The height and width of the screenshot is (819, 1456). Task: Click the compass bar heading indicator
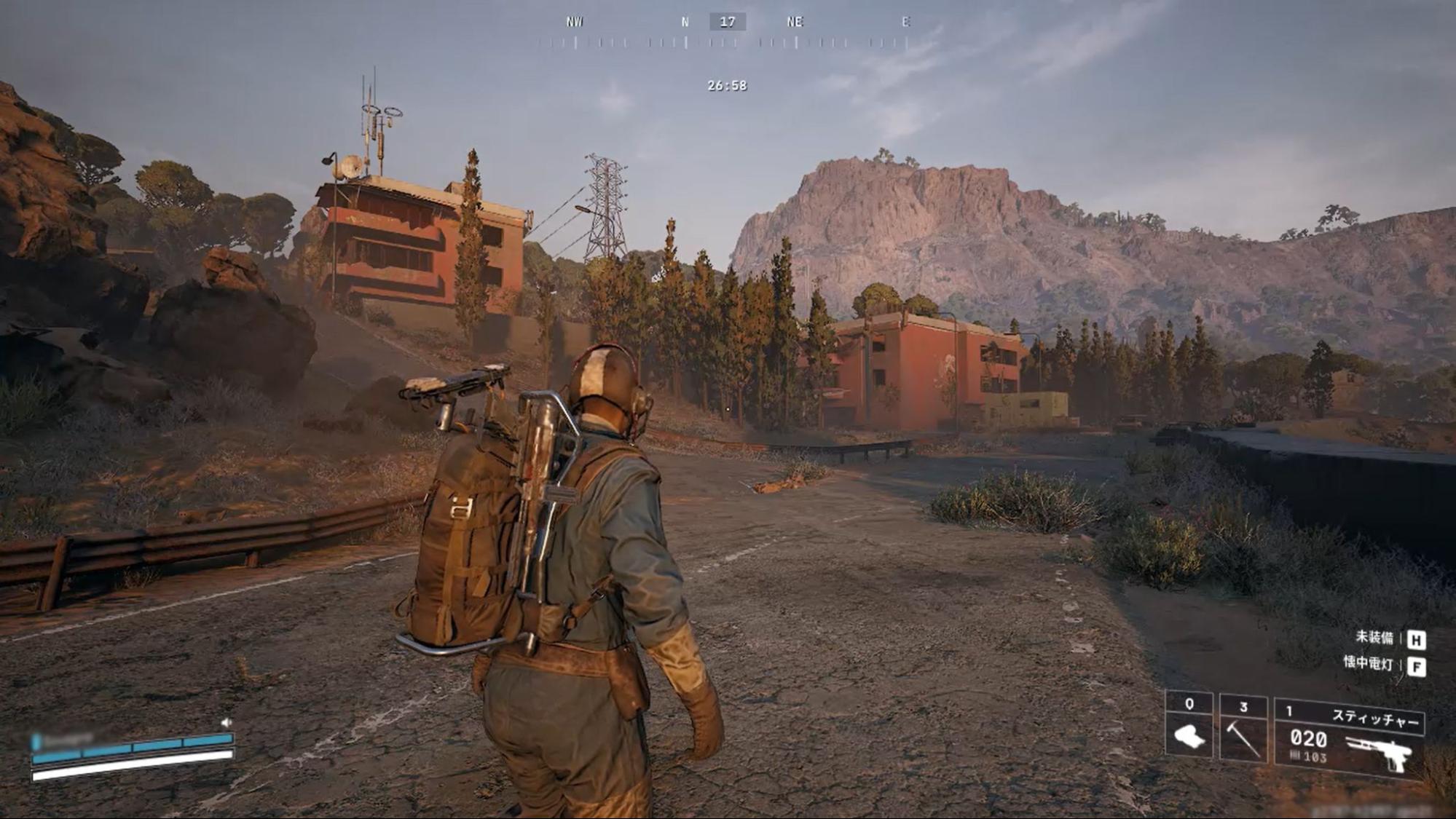coord(727,23)
